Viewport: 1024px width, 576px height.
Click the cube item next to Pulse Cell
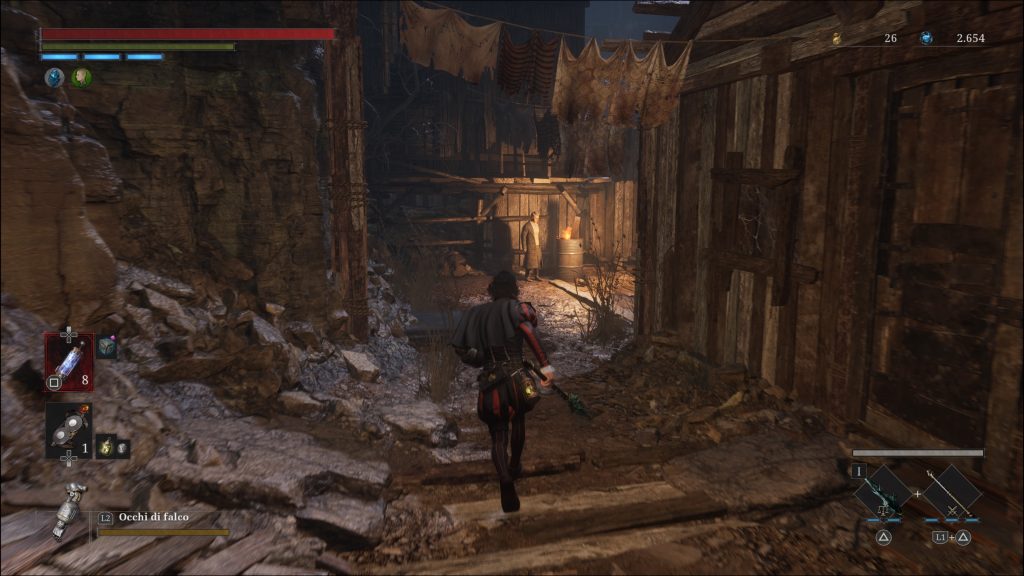coord(107,348)
